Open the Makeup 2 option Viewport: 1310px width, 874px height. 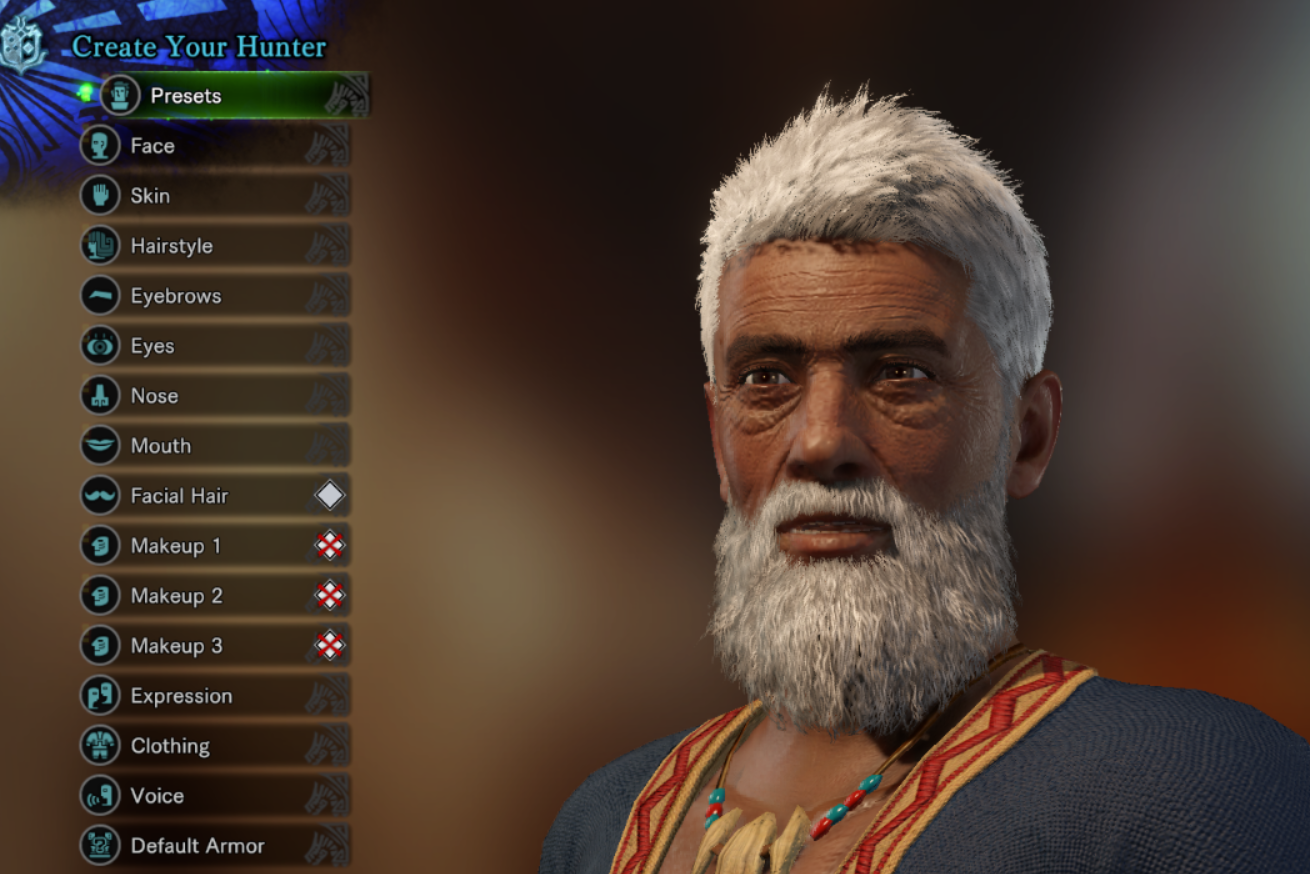177,596
